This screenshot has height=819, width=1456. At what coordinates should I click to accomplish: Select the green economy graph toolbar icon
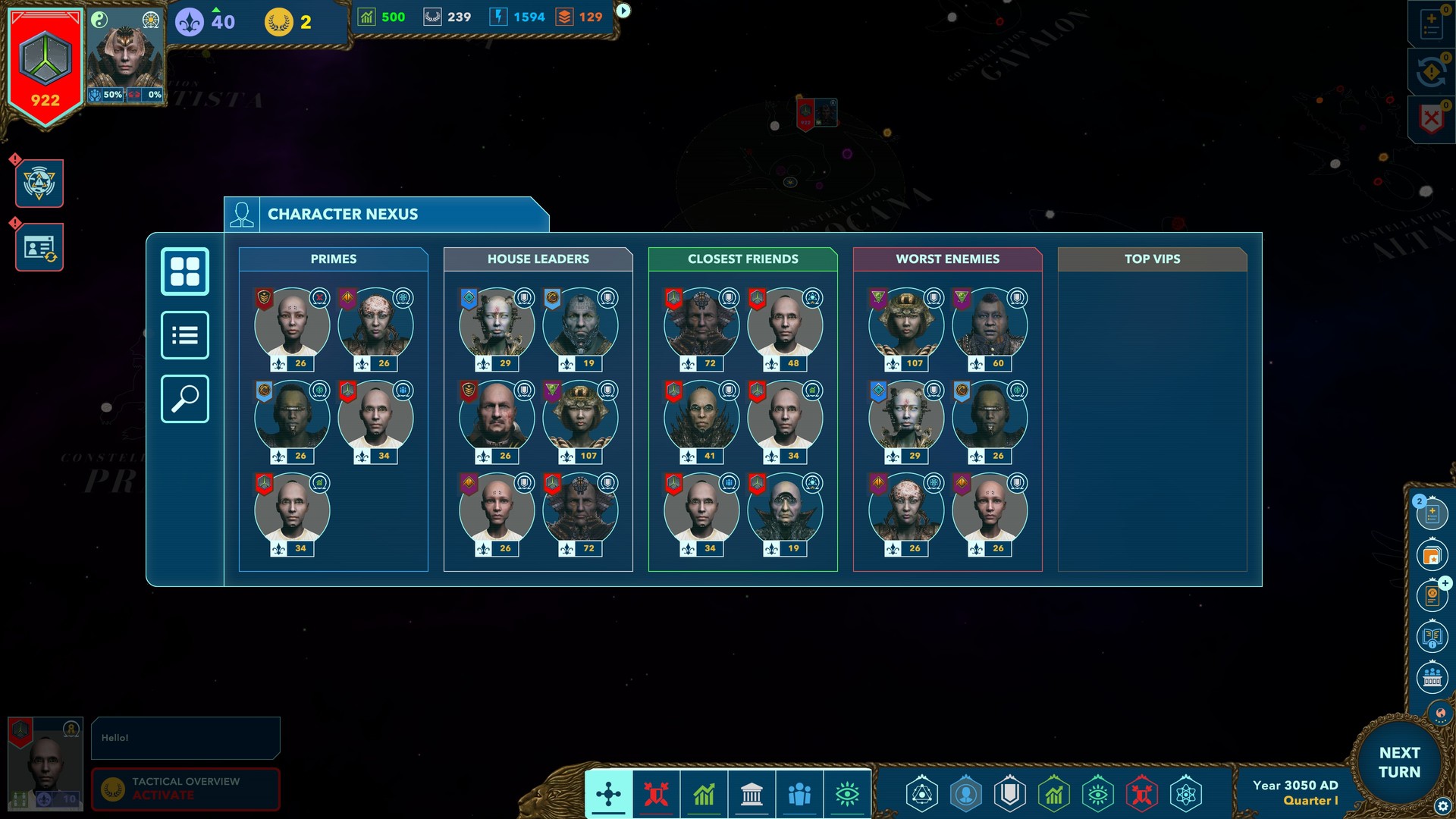[704, 794]
